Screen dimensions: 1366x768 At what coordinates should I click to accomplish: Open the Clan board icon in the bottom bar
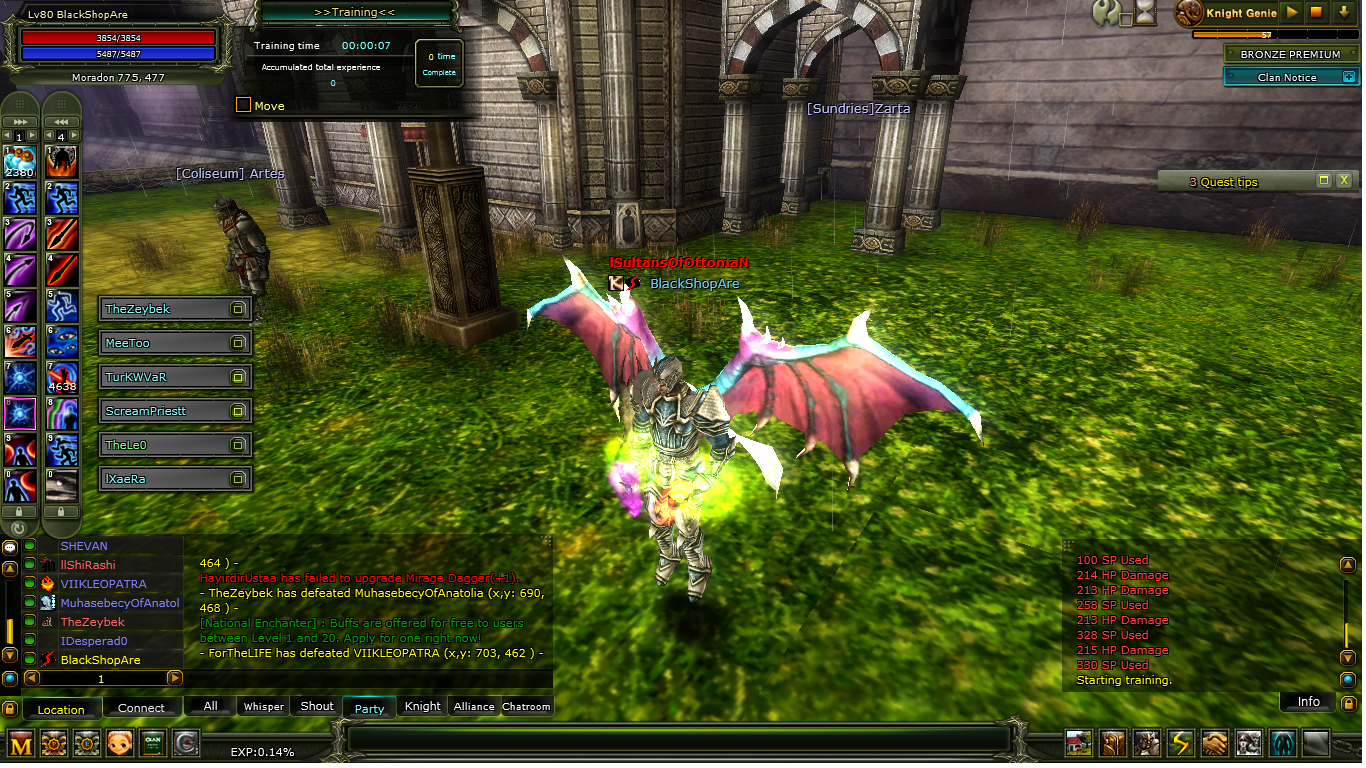point(152,743)
